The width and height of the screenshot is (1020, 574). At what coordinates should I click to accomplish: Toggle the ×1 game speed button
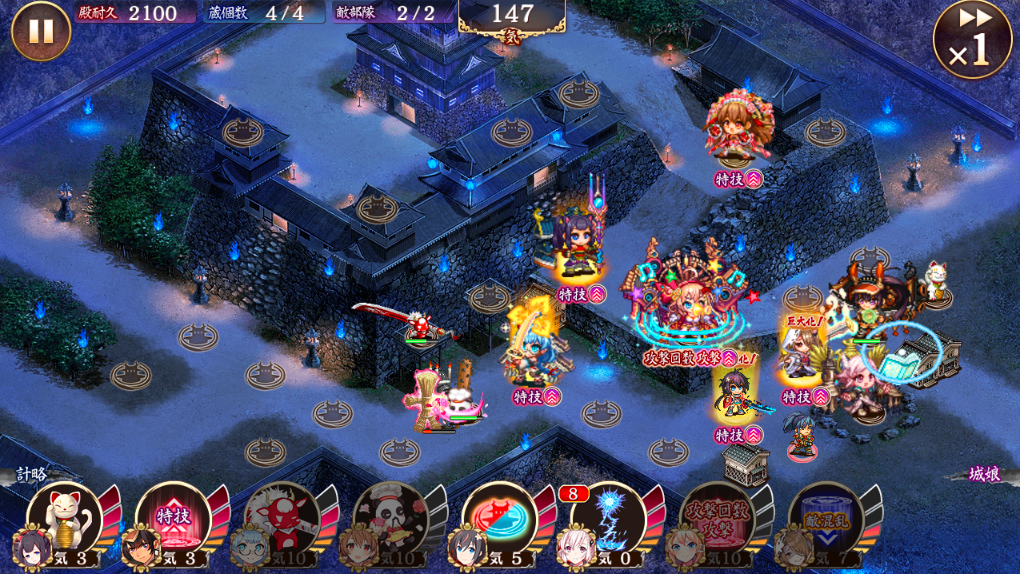point(971,41)
